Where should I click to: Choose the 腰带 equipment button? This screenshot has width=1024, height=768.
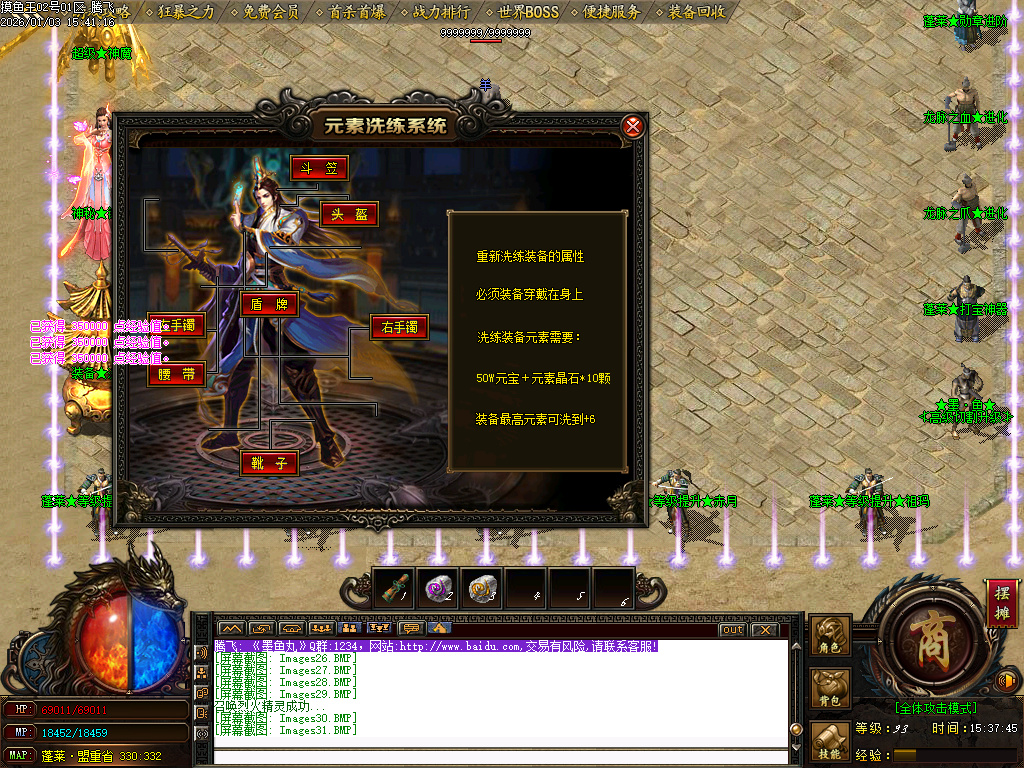(177, 375)
